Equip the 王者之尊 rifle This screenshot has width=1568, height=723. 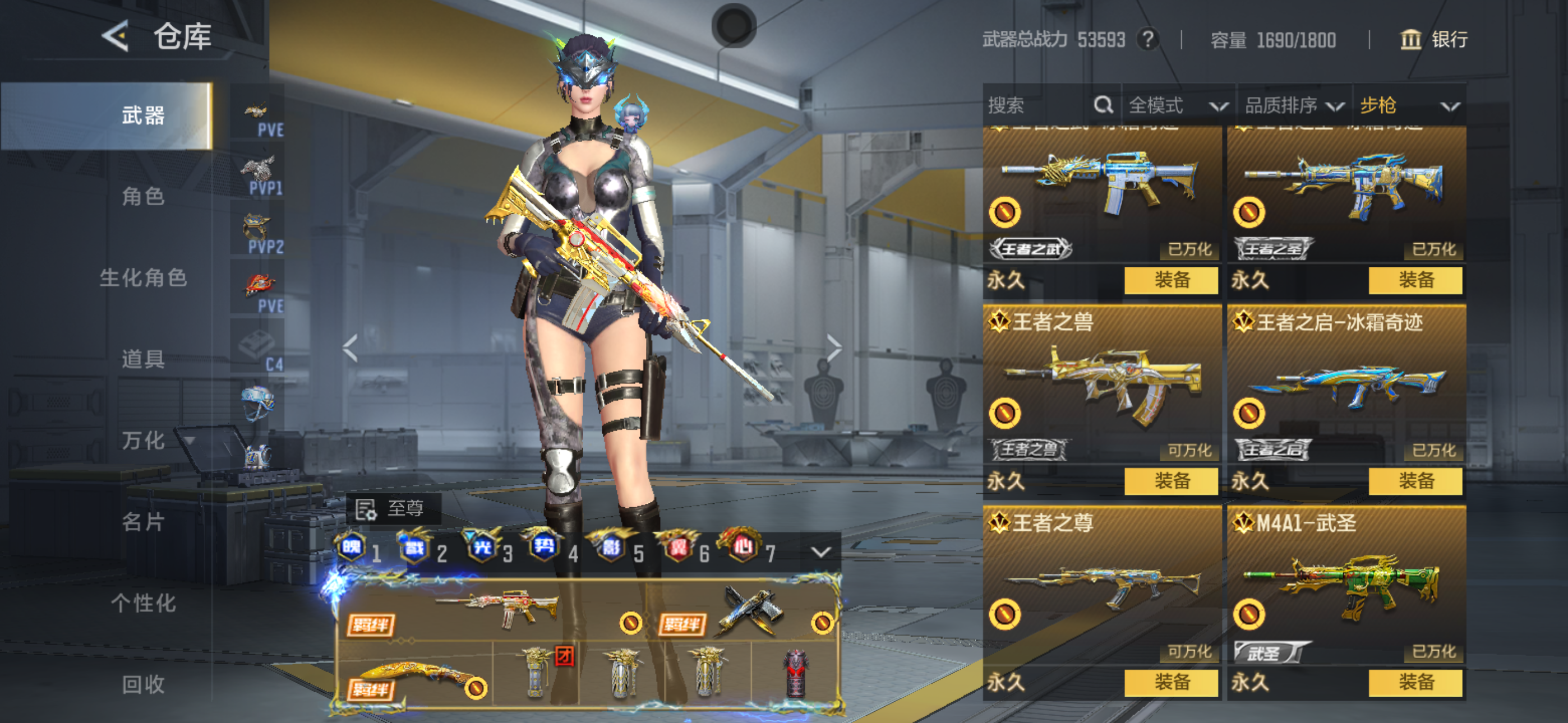[x=1171, y=682]
